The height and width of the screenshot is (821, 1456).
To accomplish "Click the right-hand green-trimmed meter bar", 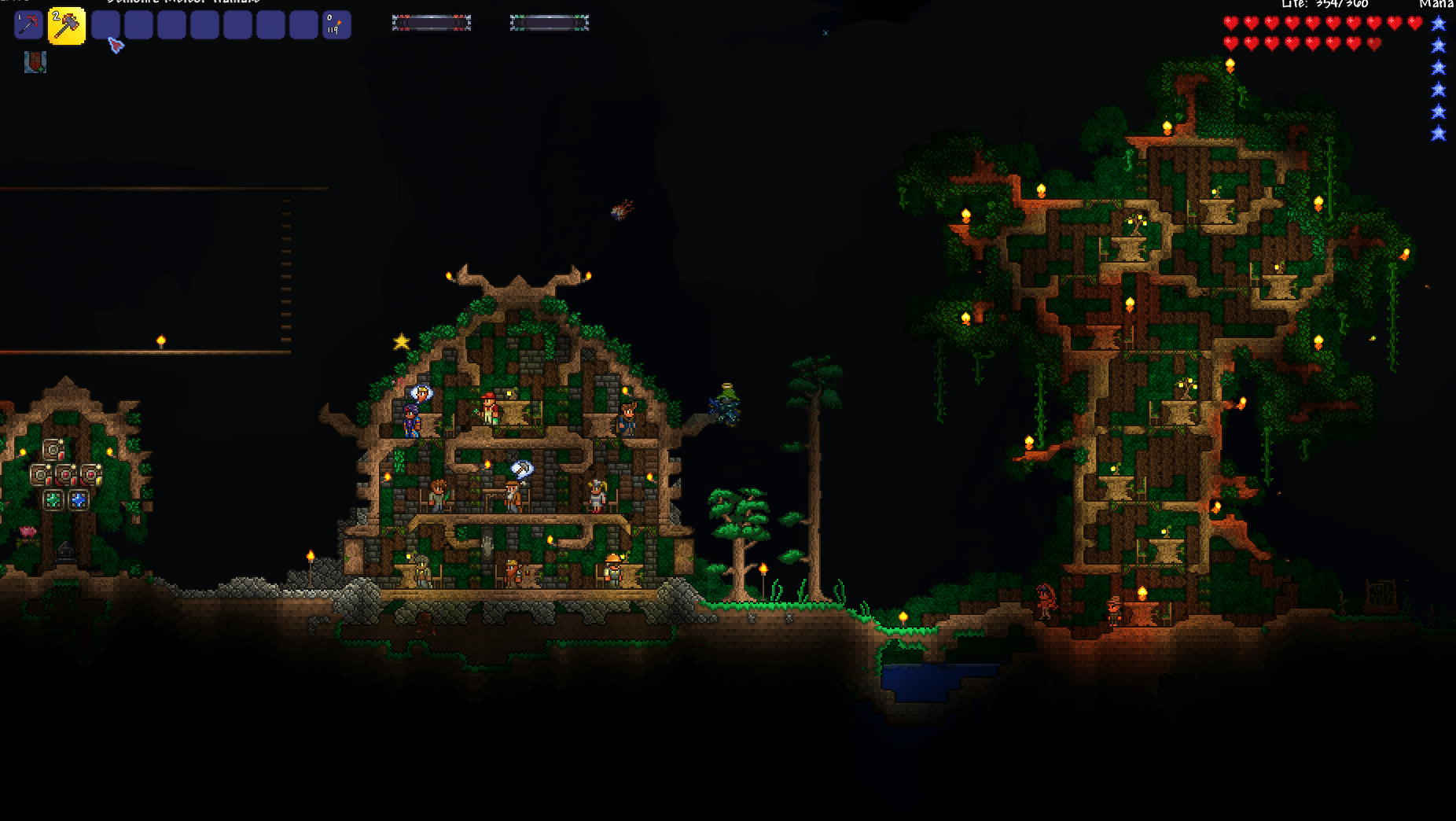I will click(x=548, y=24).
